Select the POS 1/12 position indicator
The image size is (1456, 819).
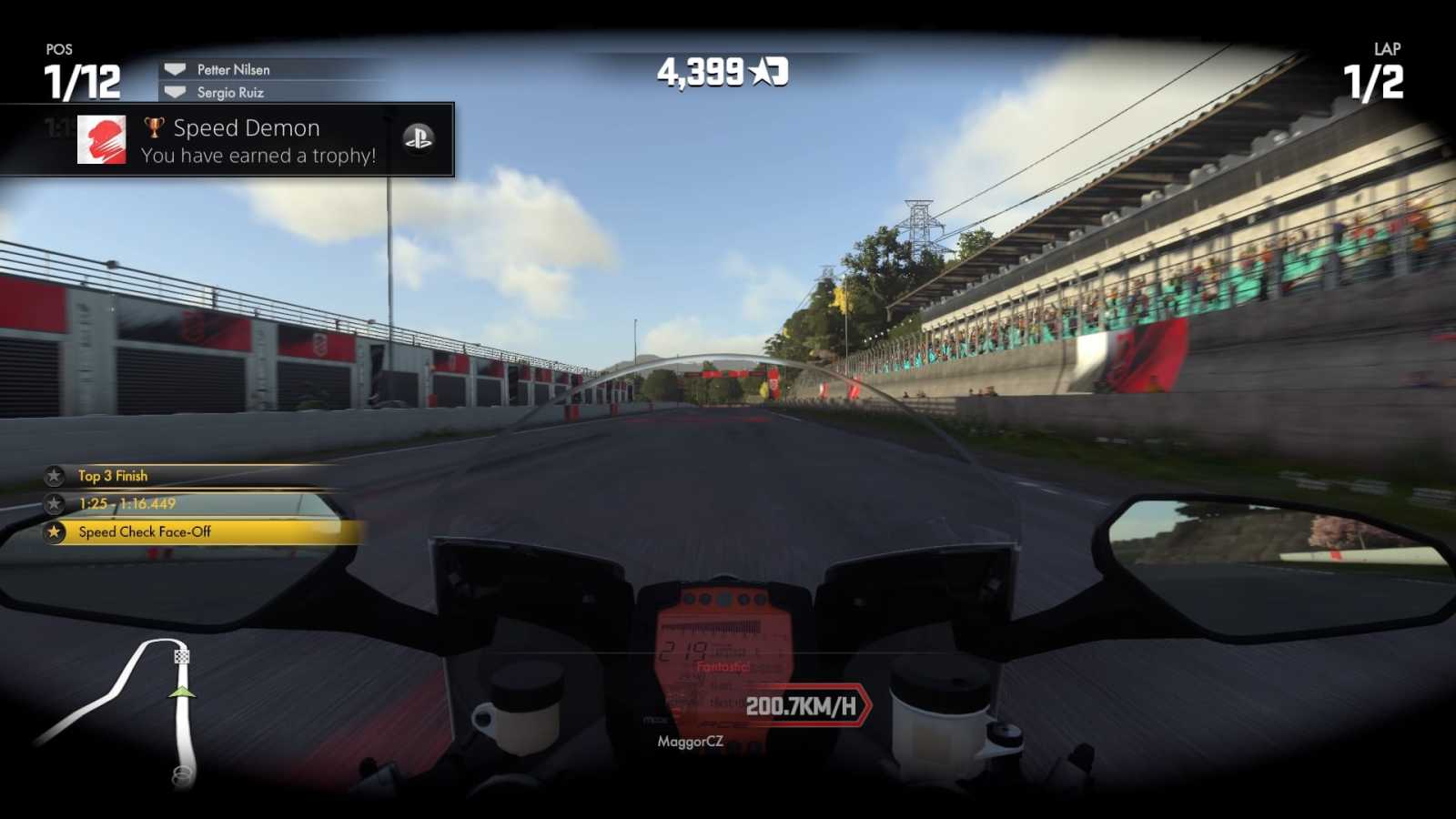point(82,68)
